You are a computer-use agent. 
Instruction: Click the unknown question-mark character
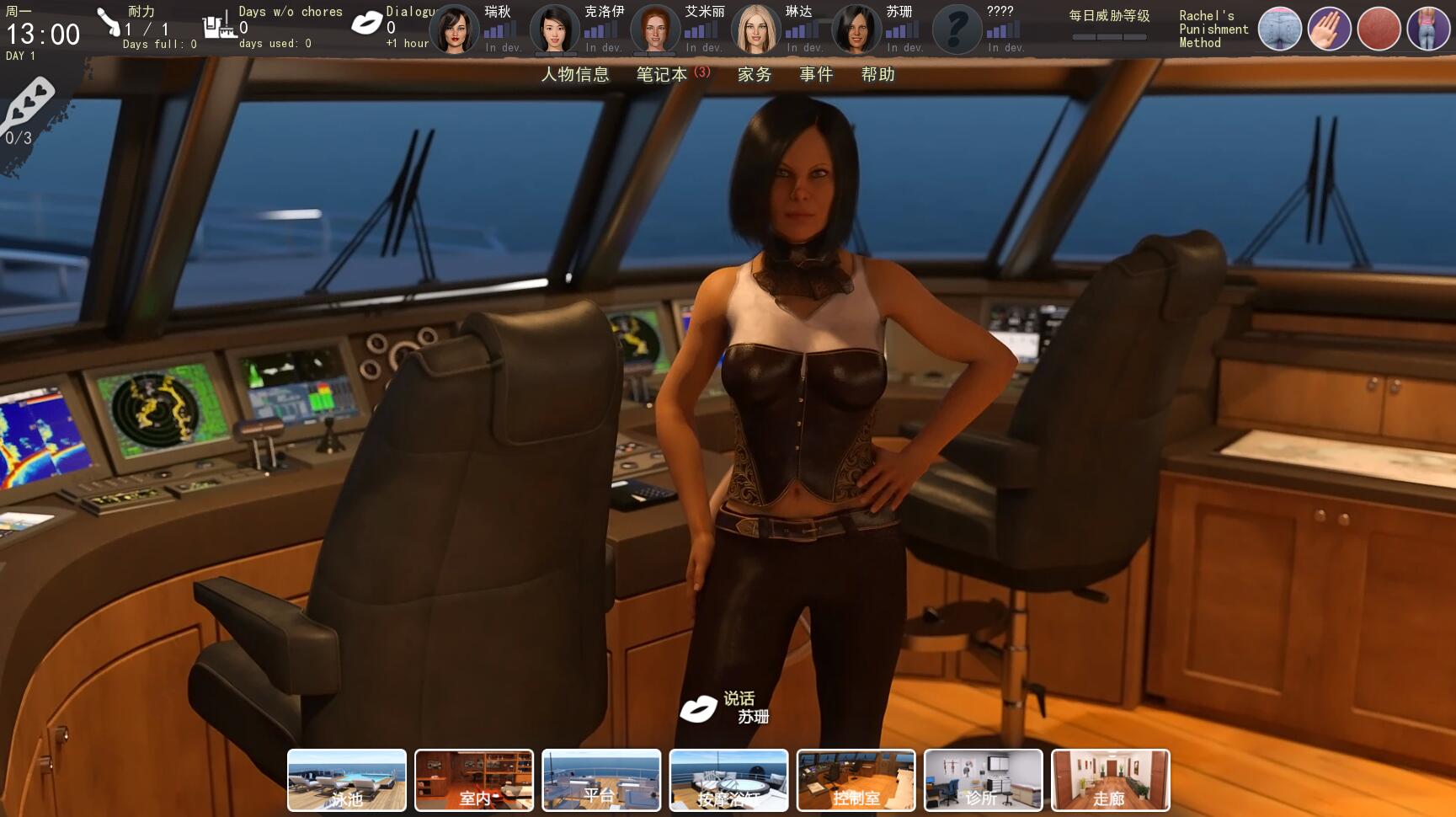[957, 29]
